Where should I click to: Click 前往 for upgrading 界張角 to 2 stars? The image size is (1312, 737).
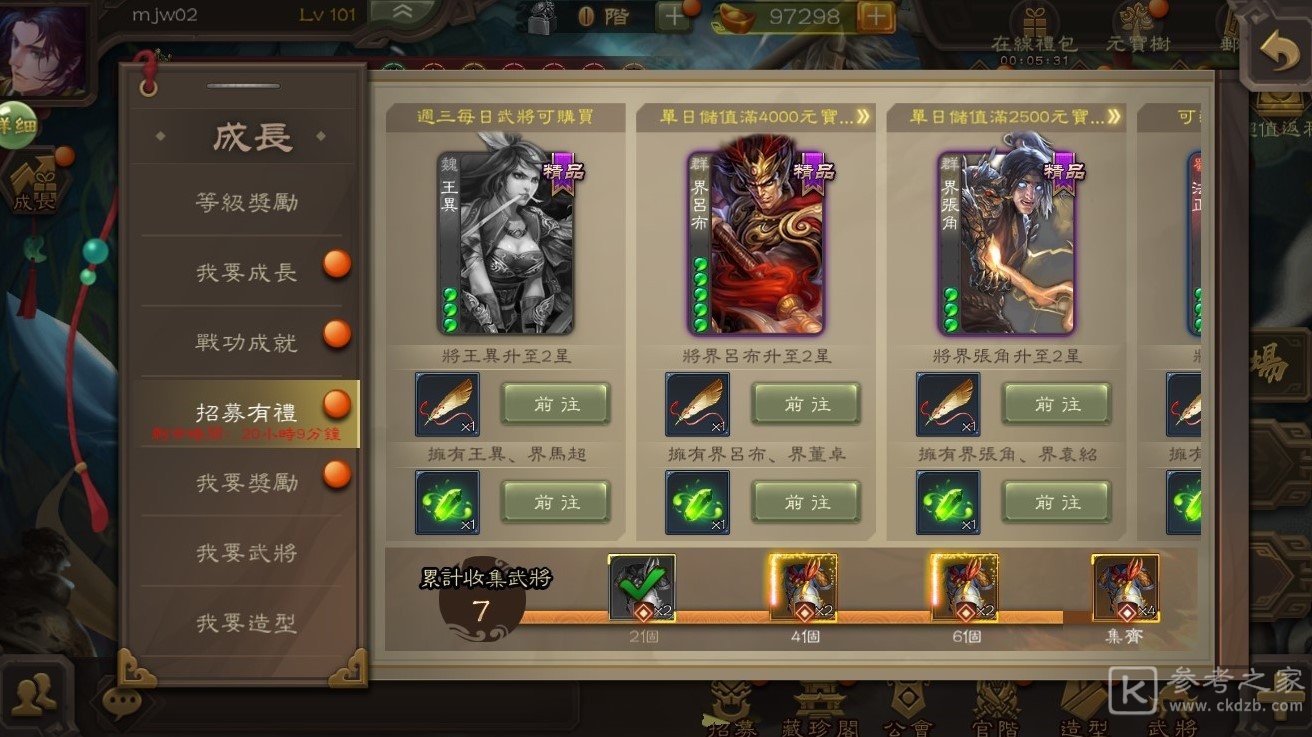(1057, 404)
